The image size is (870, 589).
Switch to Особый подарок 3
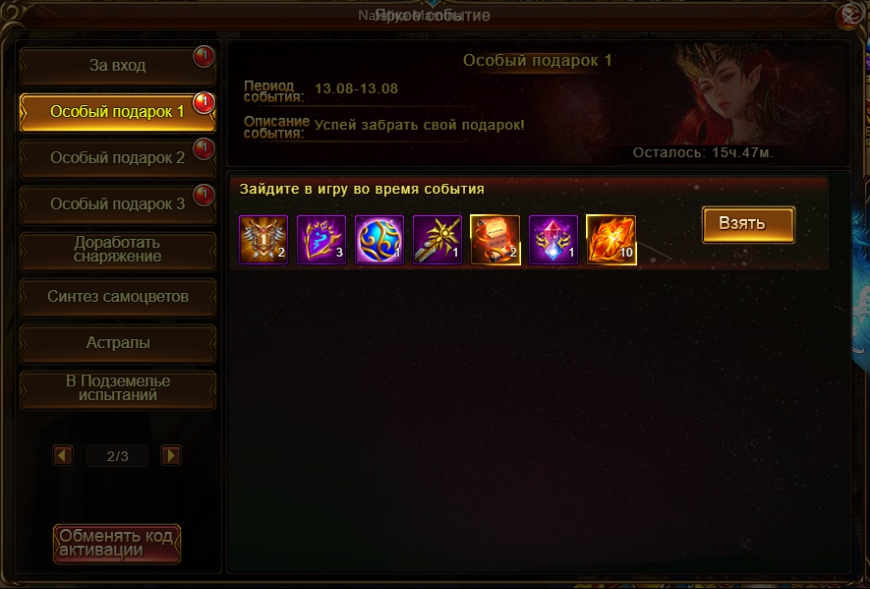coord(117,204)
